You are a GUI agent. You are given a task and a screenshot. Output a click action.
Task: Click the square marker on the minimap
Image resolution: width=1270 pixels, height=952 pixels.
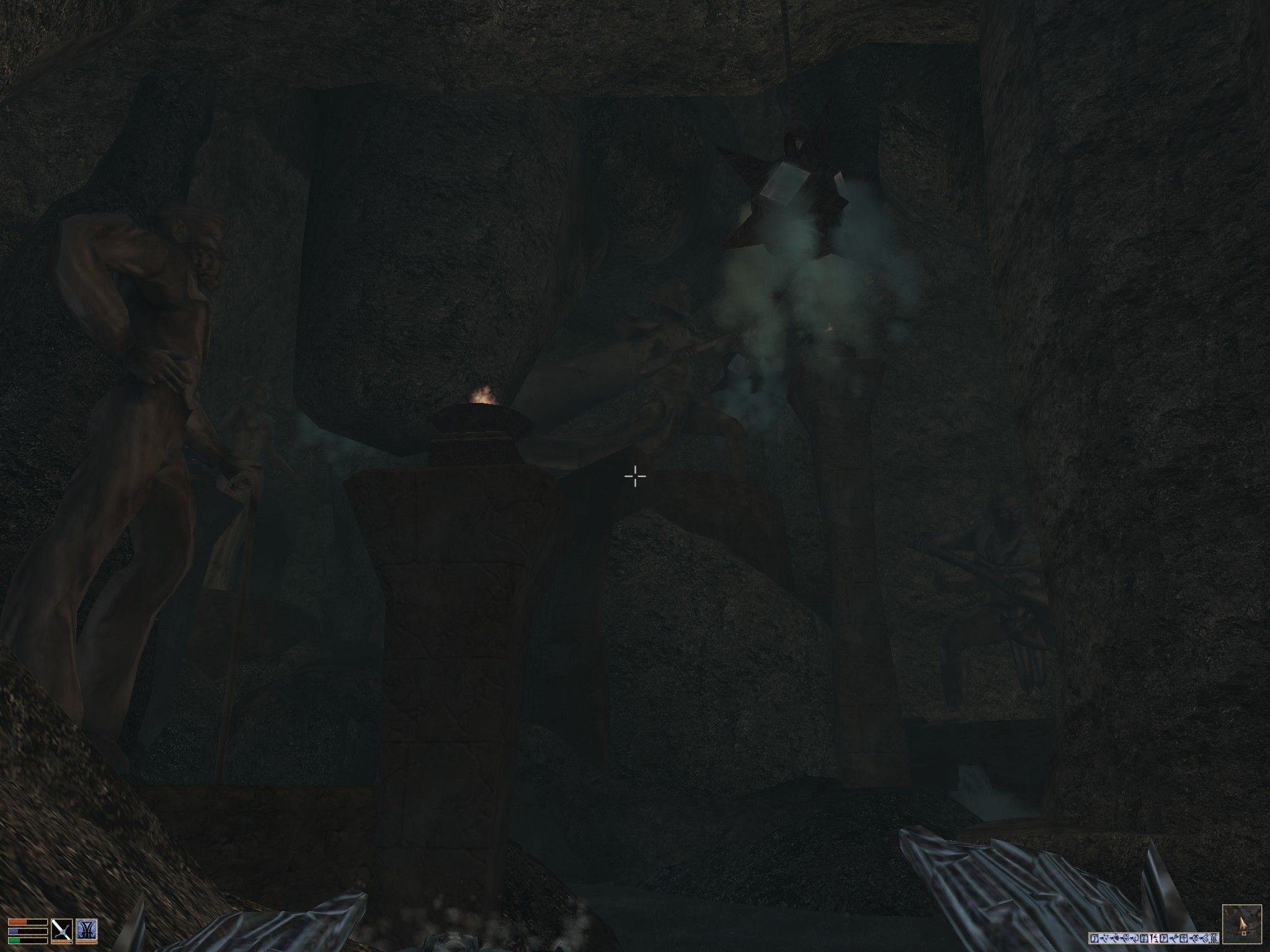tap(1245, 935)
